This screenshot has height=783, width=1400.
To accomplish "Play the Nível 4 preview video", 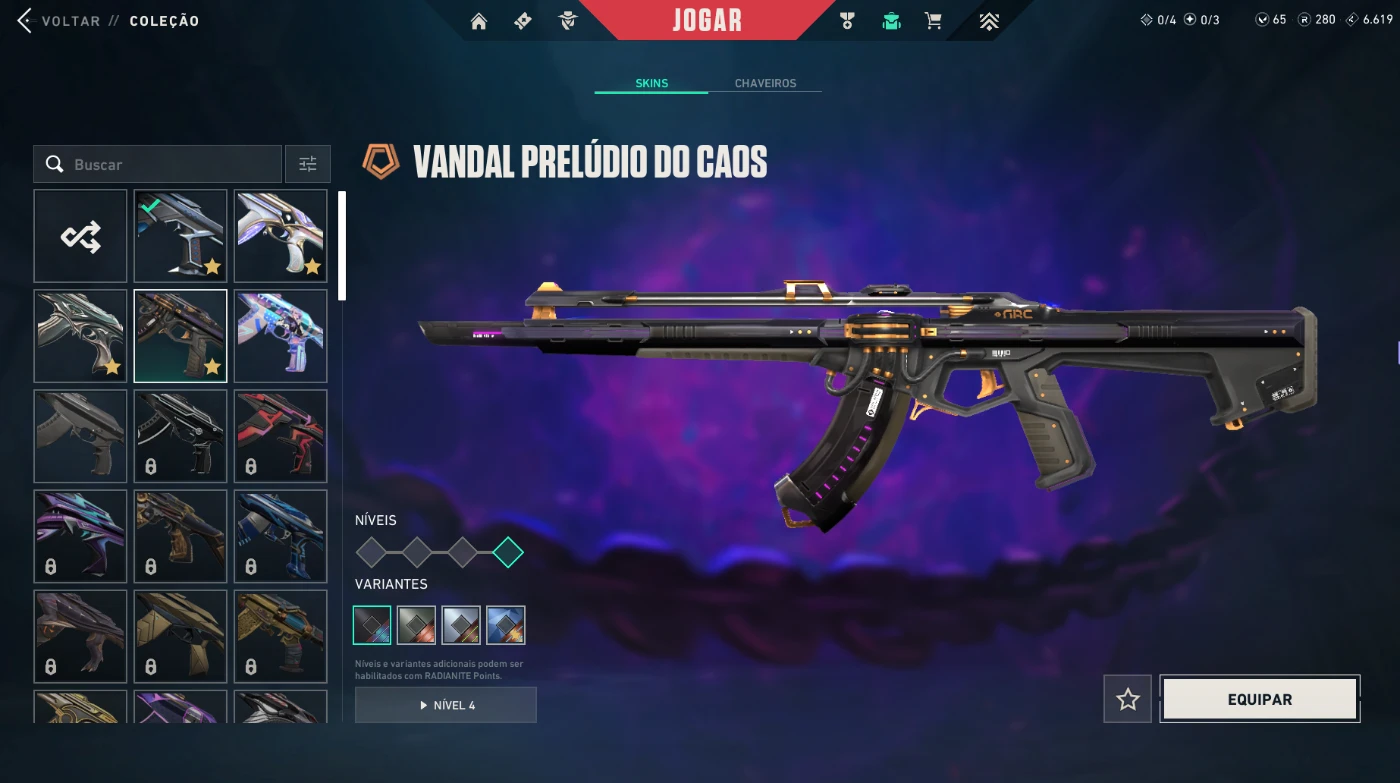I will coord(446,705).
